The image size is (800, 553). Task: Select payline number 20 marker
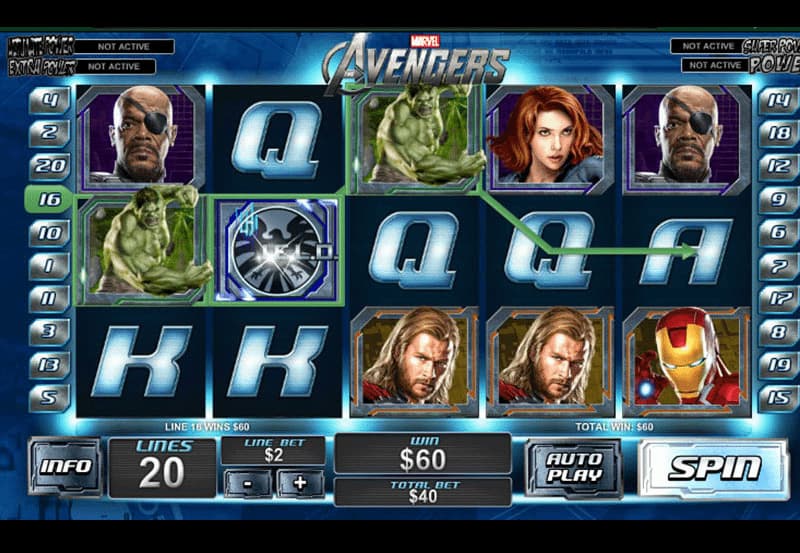pyautogui.click(x=51, y=166)
